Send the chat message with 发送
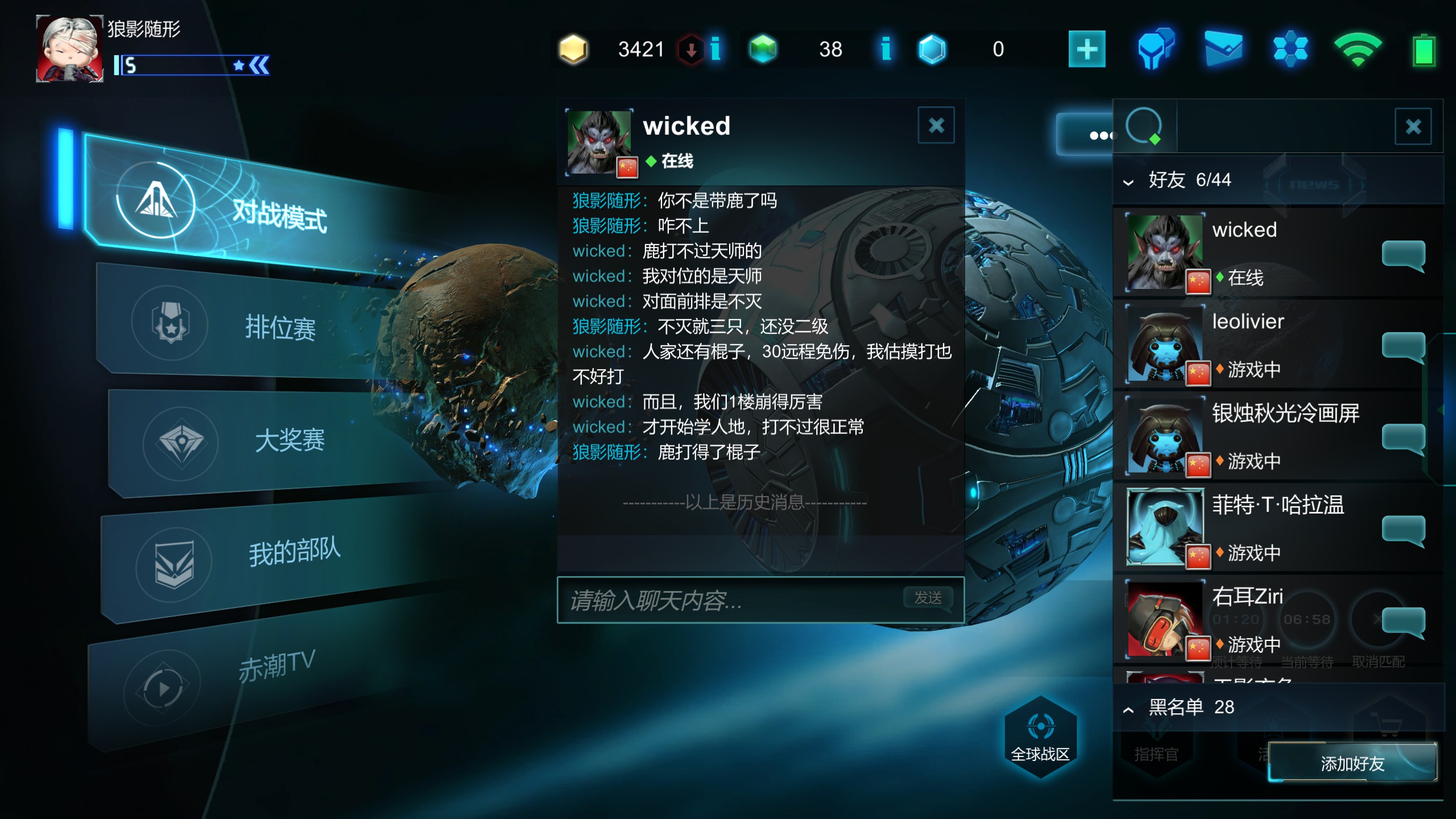 point(928,598)
